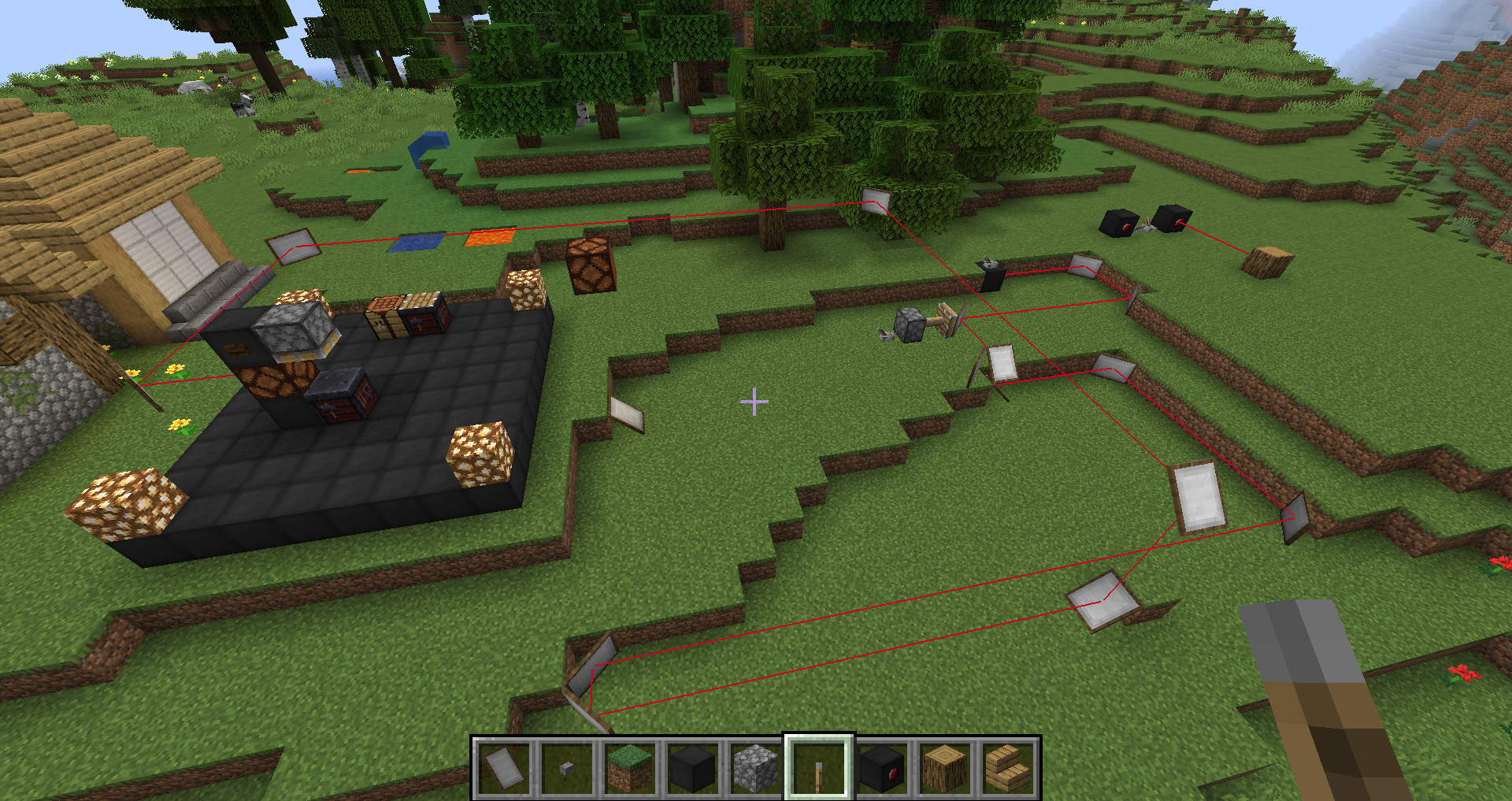The height and width of the screenshot is (801, 1512).
Task: Select the cobblestone block slot
Action: (756, 768)
